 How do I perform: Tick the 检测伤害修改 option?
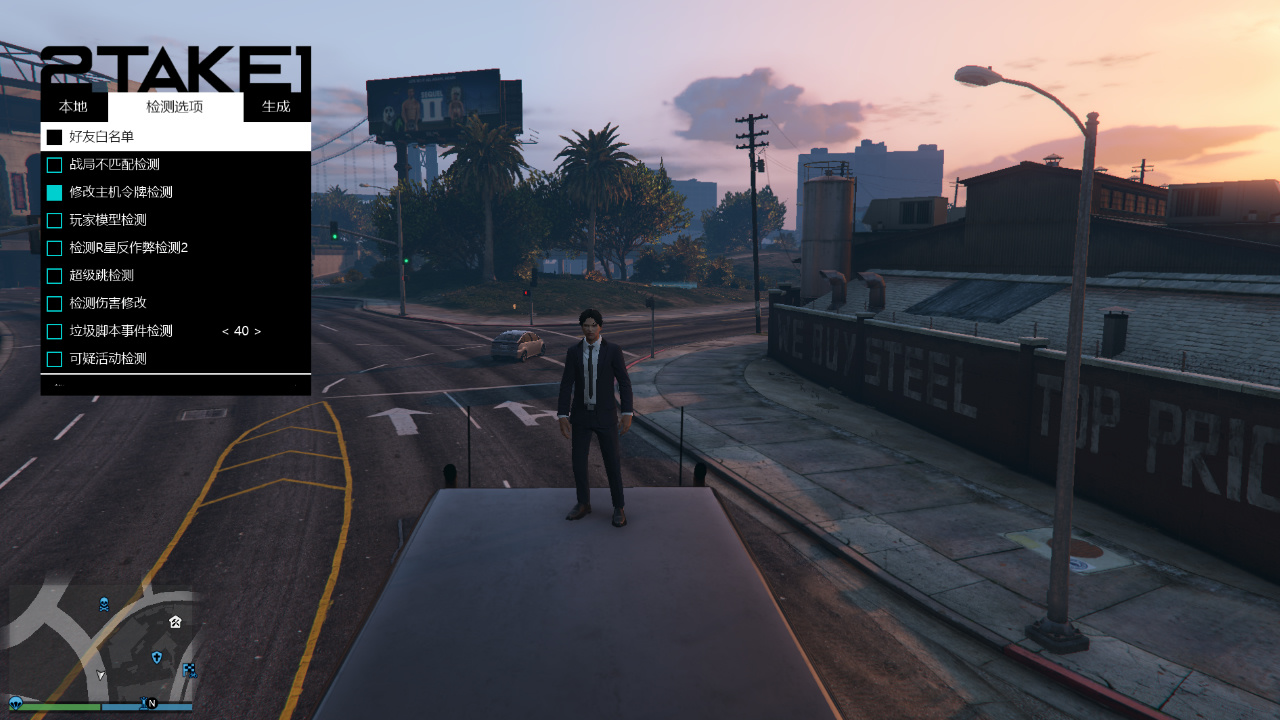coord(55,303)
